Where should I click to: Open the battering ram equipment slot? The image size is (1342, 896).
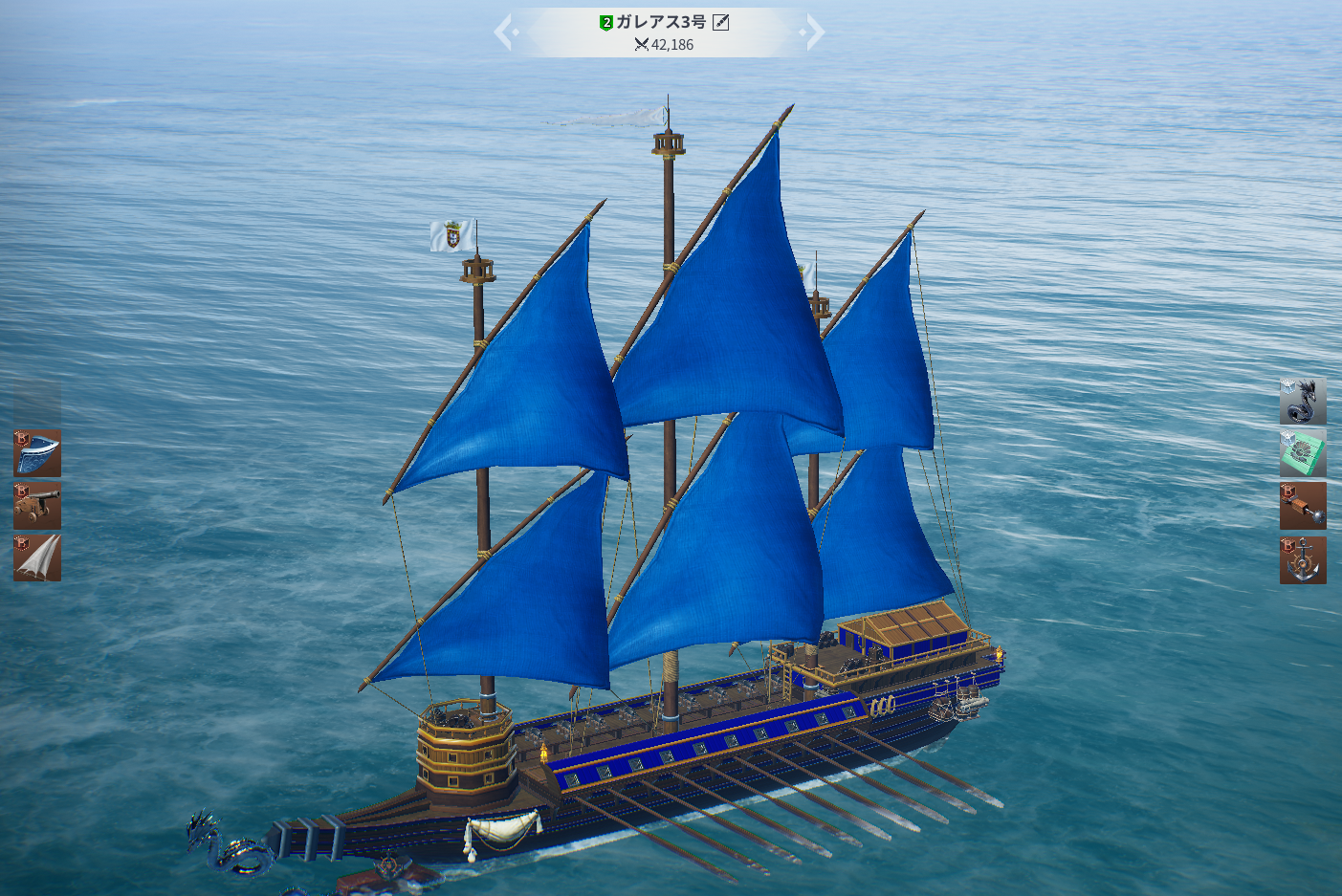click(1303, 506)
